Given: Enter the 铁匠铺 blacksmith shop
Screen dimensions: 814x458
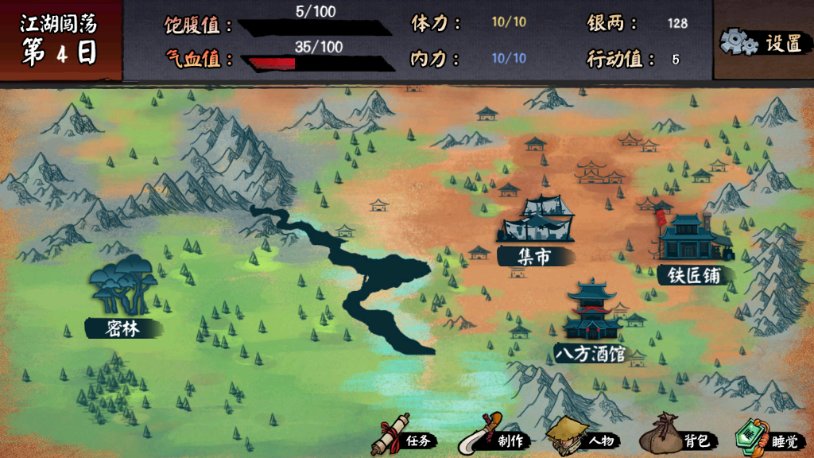Looking at the screenshot, I should [x=692, y=249].
